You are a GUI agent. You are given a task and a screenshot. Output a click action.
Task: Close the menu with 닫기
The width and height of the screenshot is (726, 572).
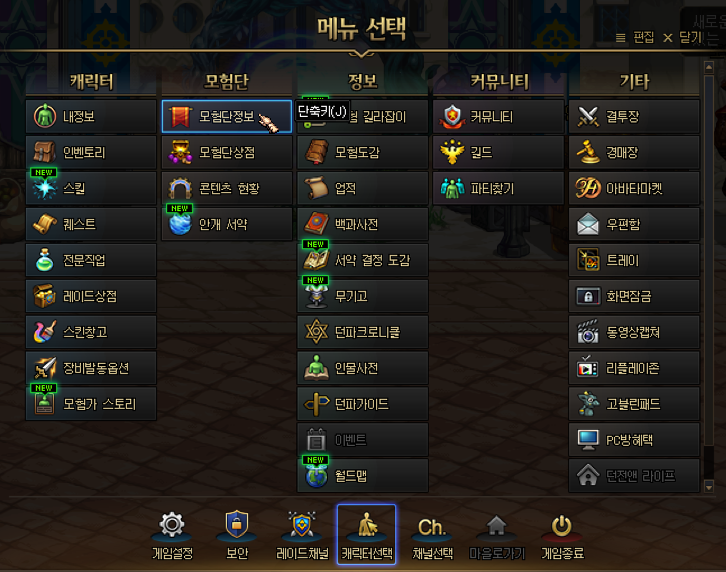684,37
